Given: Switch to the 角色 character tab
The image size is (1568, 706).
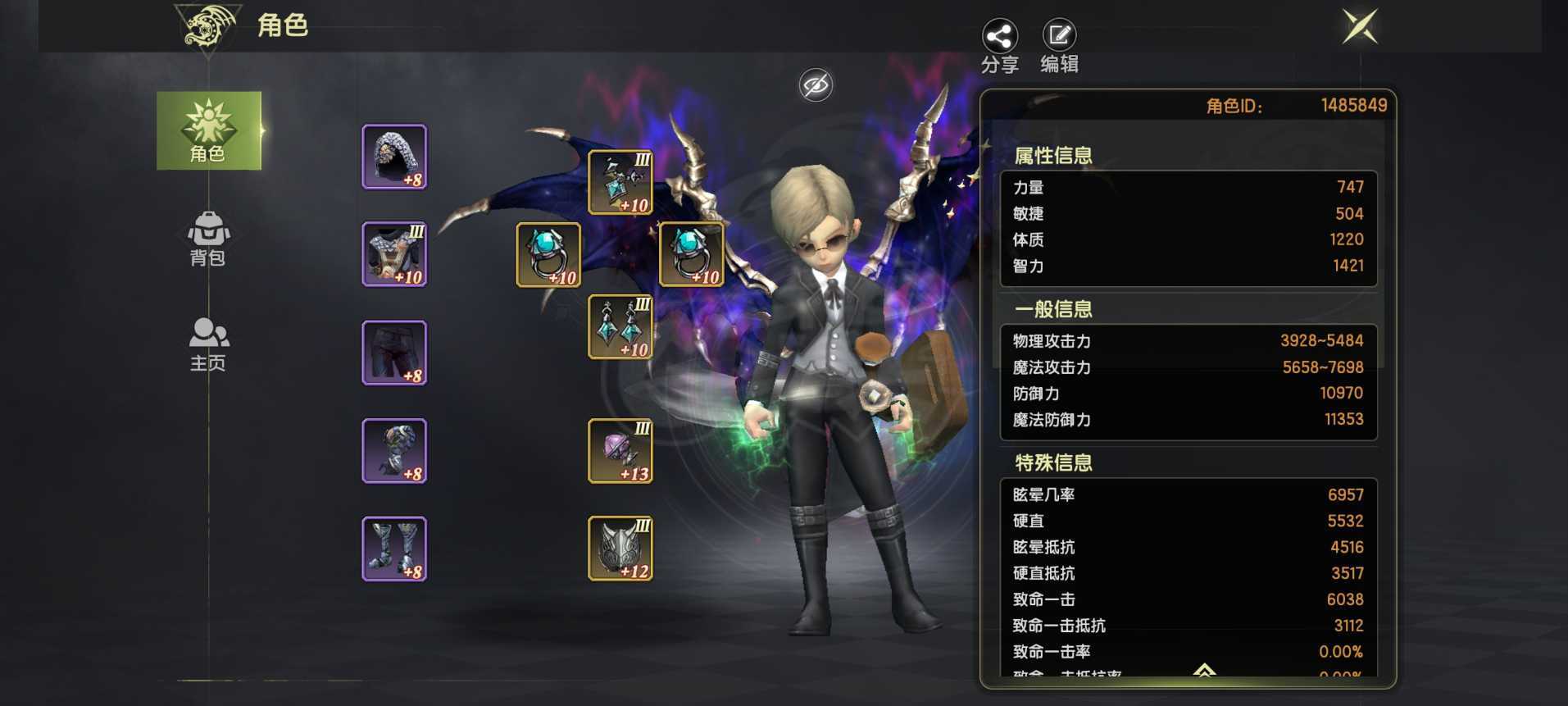Looking at the screenshot, I should (x=208, y=130).
